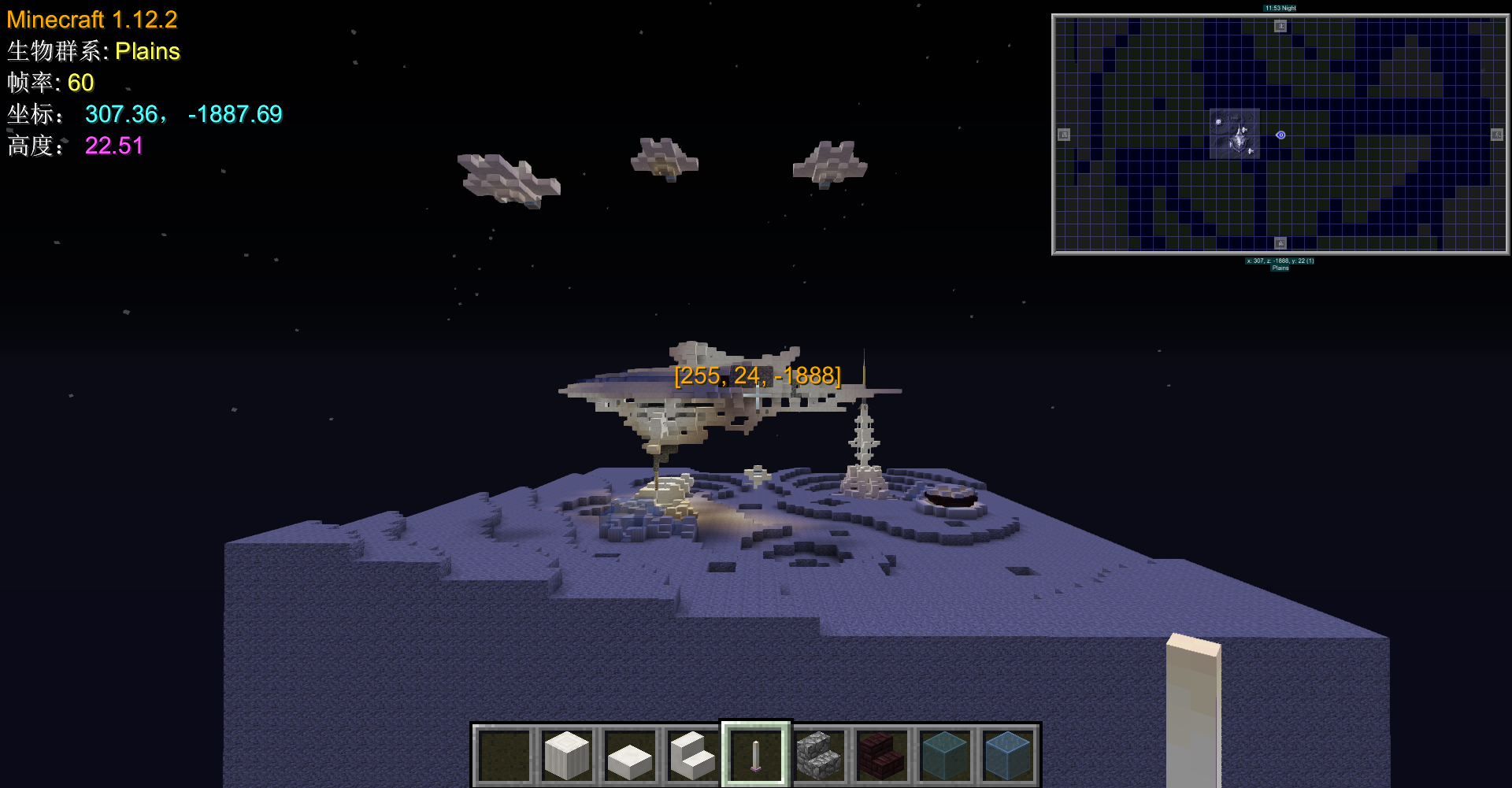Select the quartz pillar block slot

point(567,755)
